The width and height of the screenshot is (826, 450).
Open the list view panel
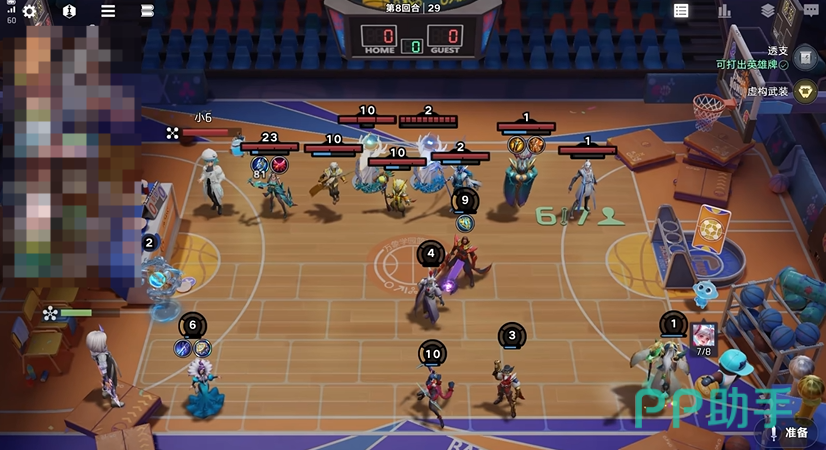click(x=681, y=11)
